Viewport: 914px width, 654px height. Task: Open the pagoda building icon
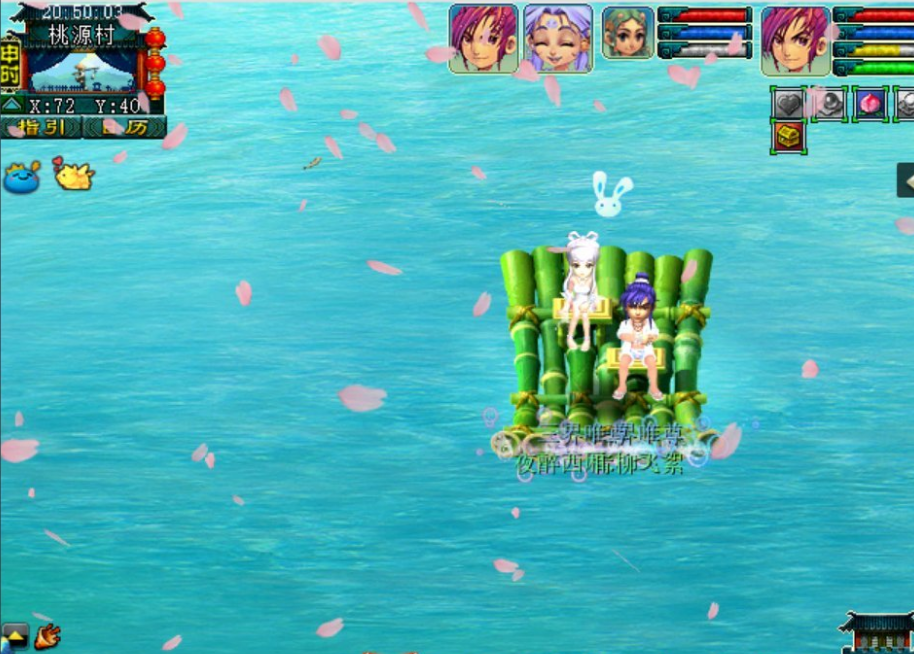[x=876, y=632]
